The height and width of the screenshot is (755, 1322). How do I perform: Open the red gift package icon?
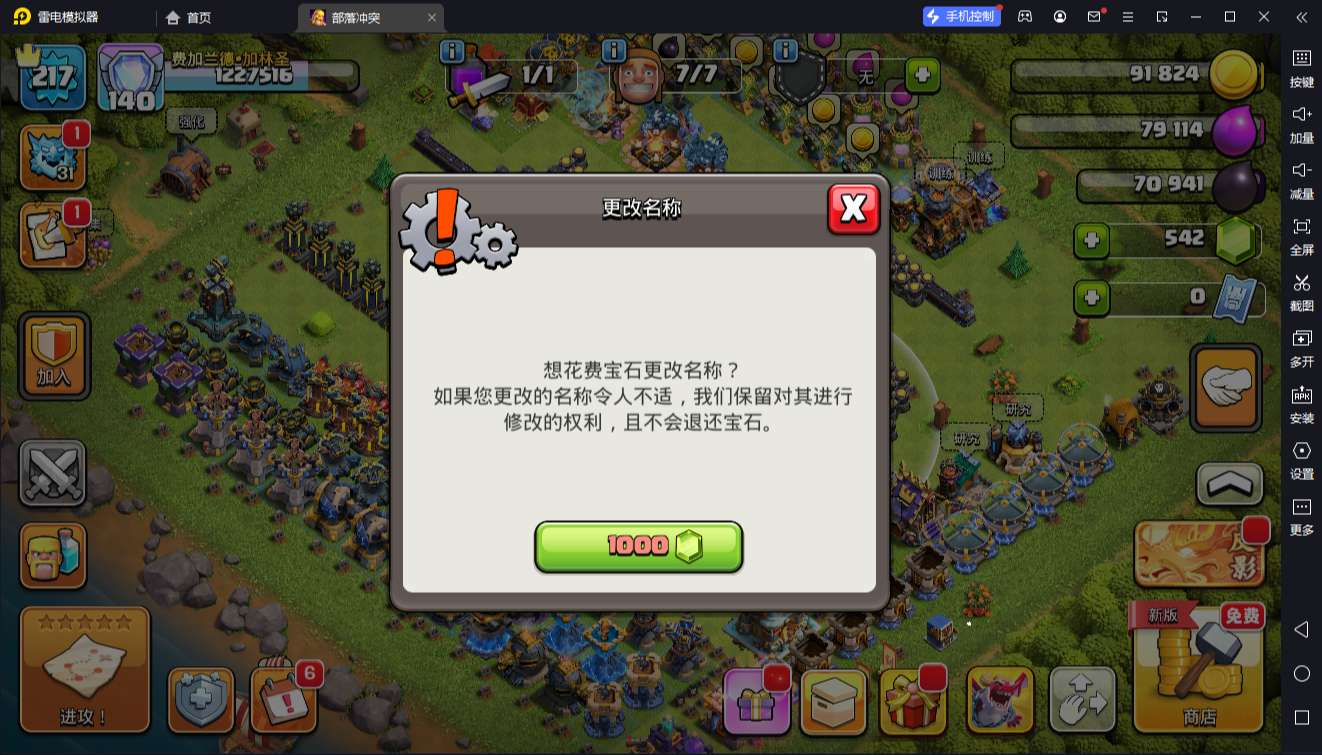pyautogui.click(x=912, y=701)
